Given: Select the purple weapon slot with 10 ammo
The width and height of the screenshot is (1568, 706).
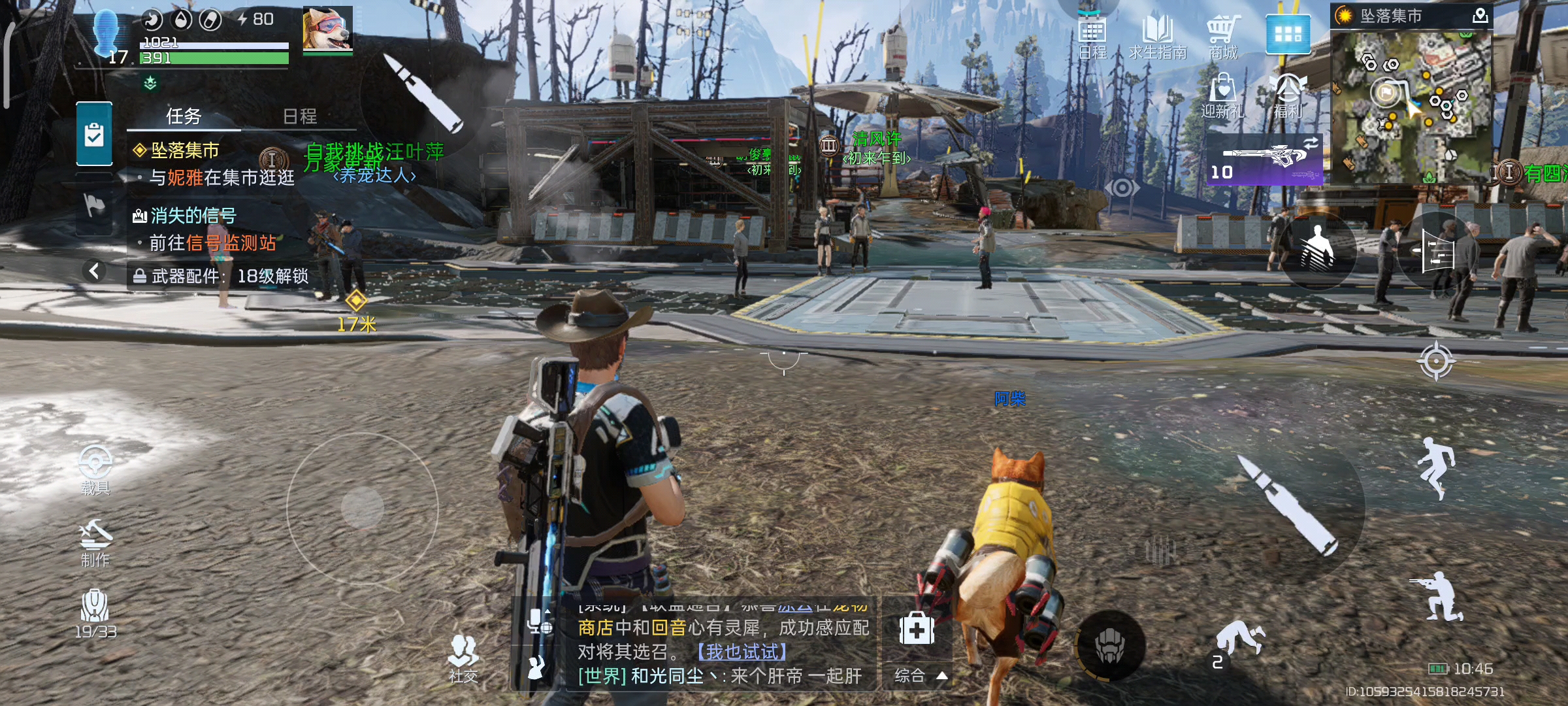Looking at the screenshot, I should coord(1264,160).
